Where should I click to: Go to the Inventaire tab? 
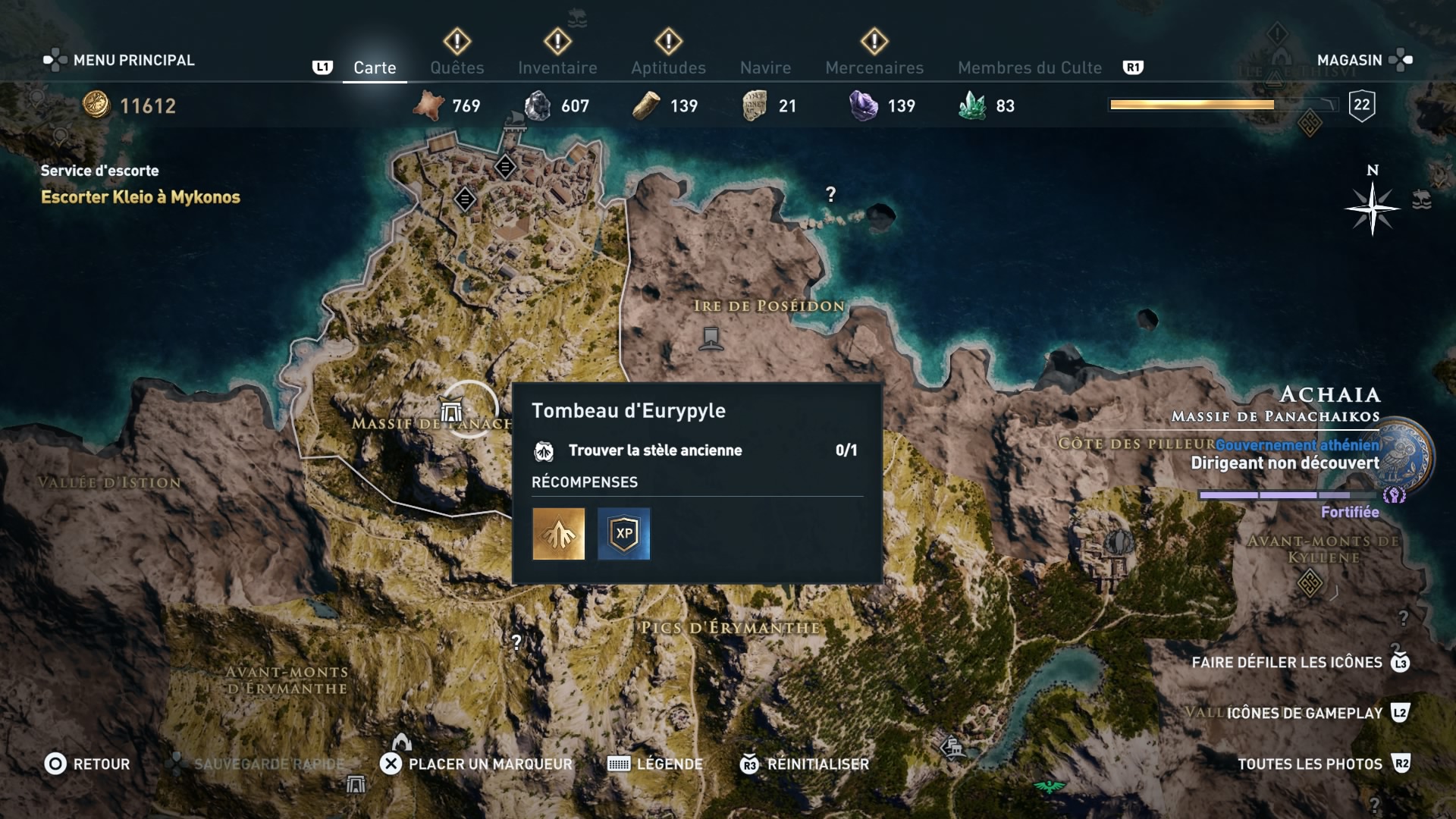point(557,67)
